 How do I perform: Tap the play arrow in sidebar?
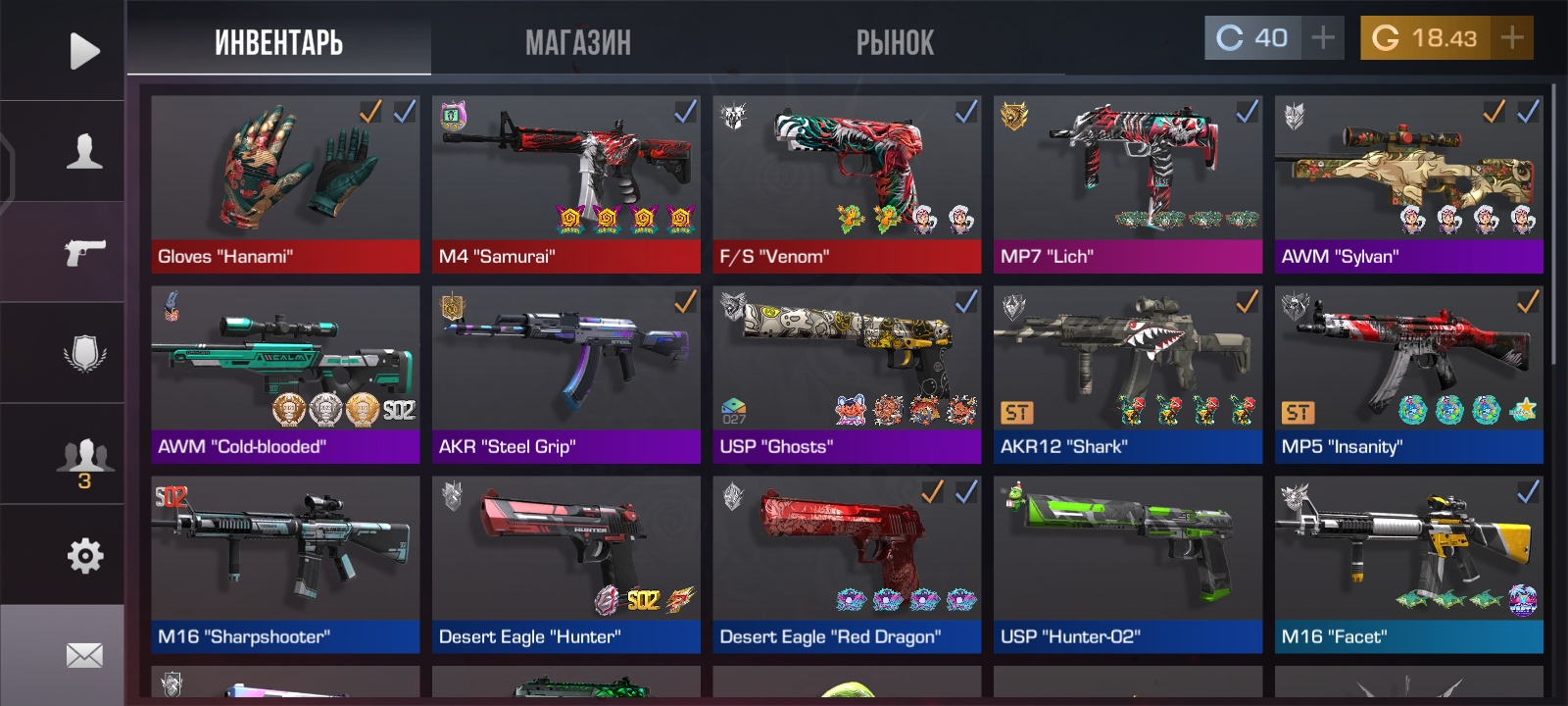(x=84, y=51)
